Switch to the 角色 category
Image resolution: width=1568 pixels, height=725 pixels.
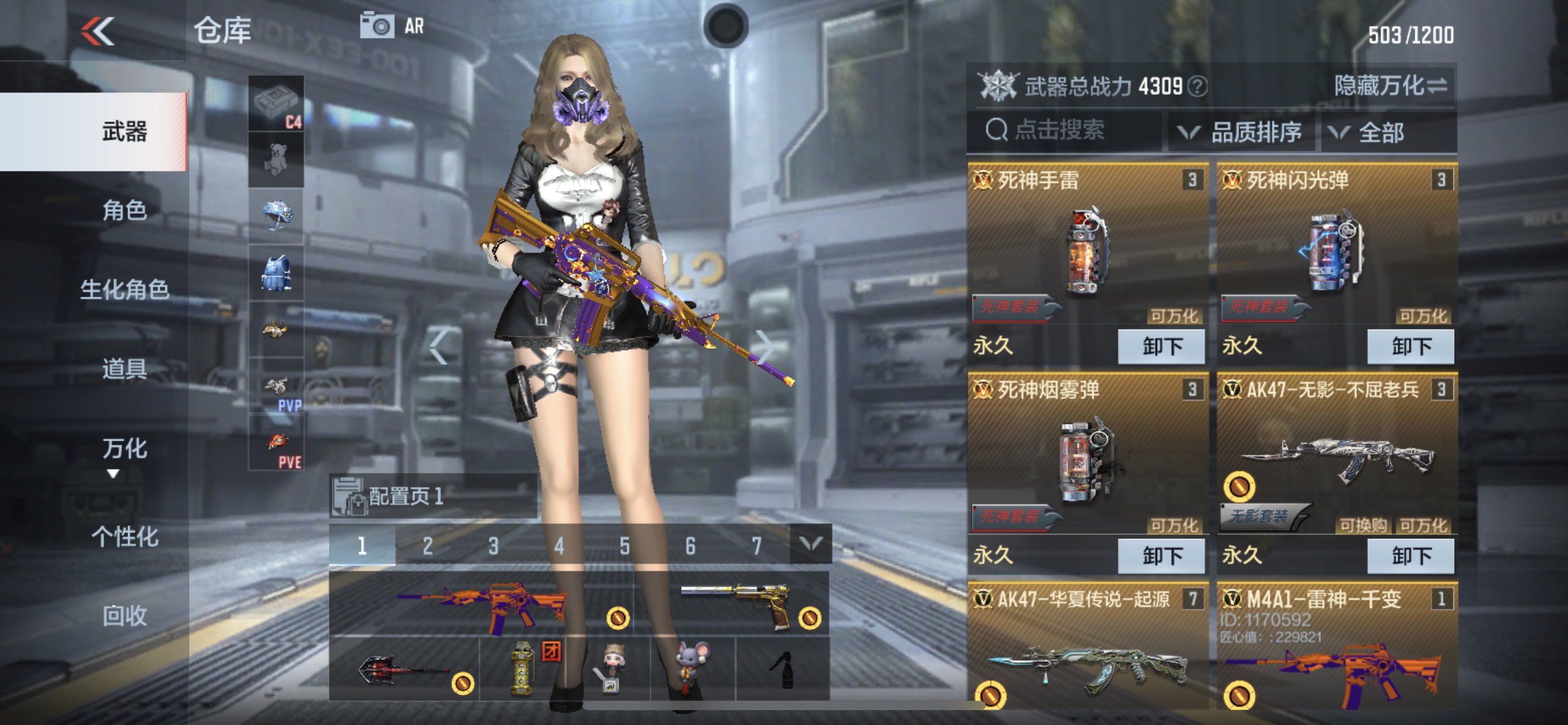pos(124,211)
